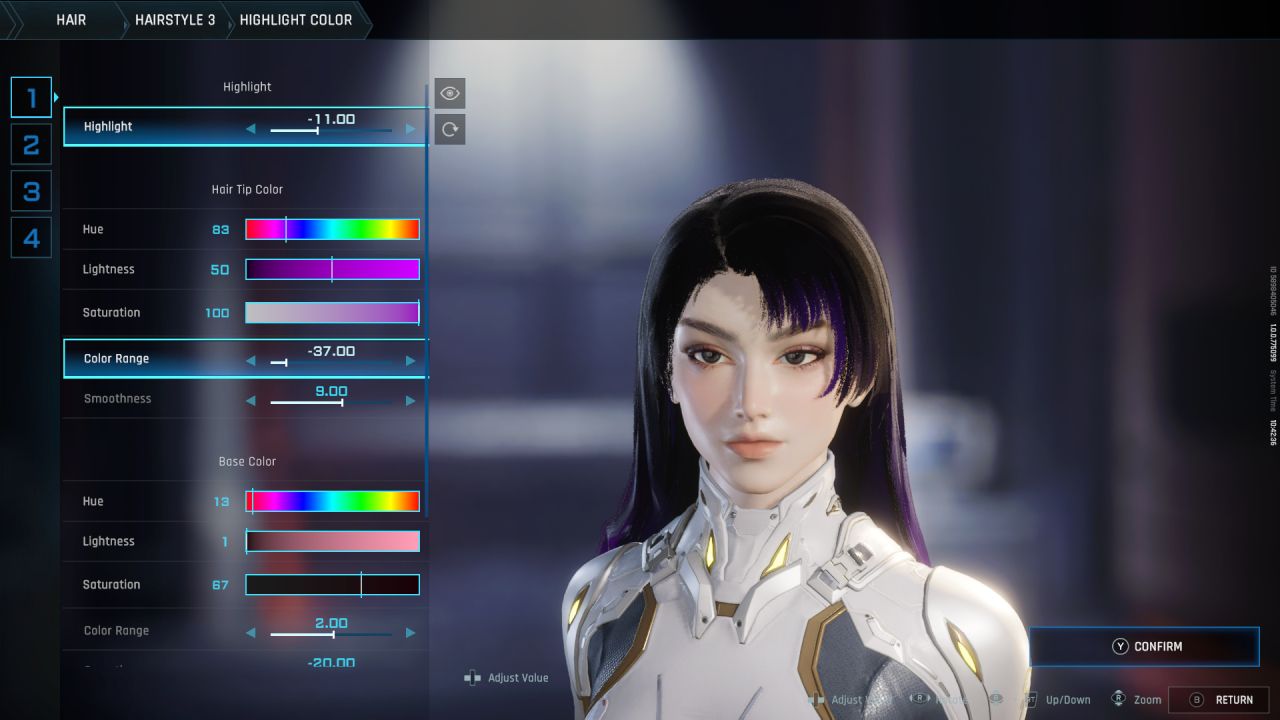Select customization page 3 in the left sidebar

[30, 191]
